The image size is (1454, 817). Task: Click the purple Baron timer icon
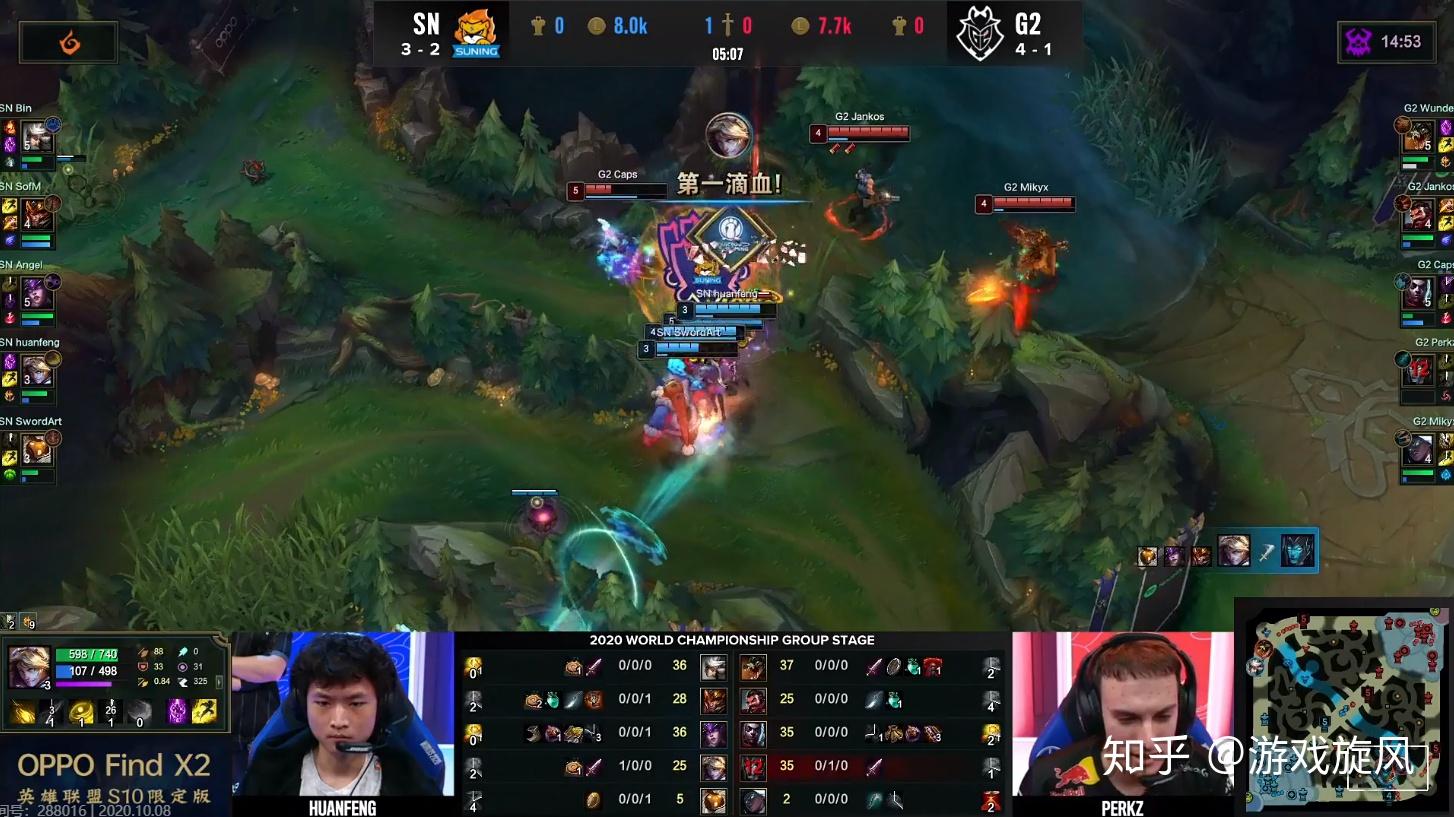pyautogui.click(x=1360, y=42)
